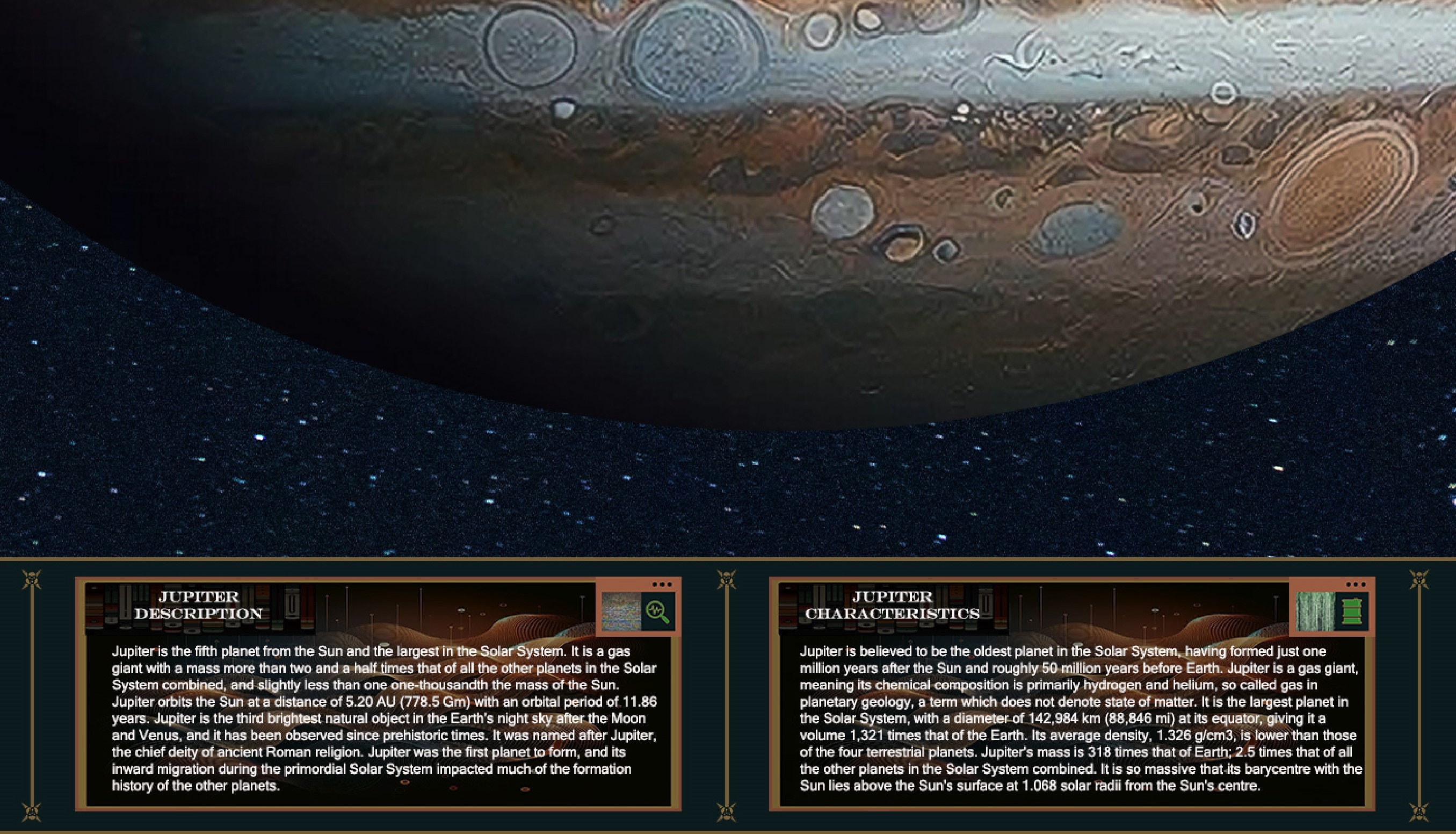The height and width of the screenshot is (834, 1456).
Task: Toggle the leftmost status square on Description panel
Action: point(655,585)
